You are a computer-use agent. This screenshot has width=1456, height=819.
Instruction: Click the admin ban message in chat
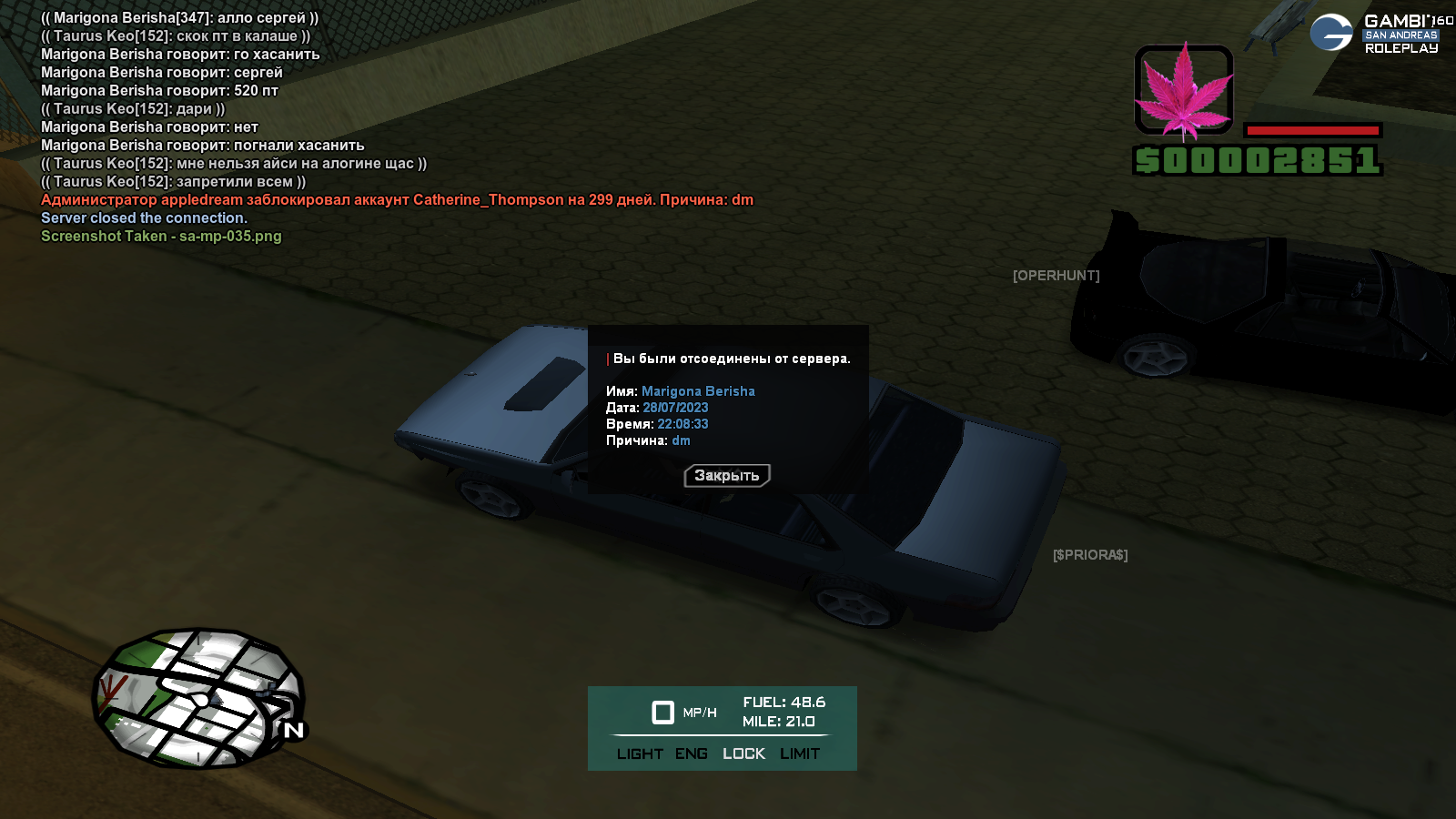pos(397,200)
